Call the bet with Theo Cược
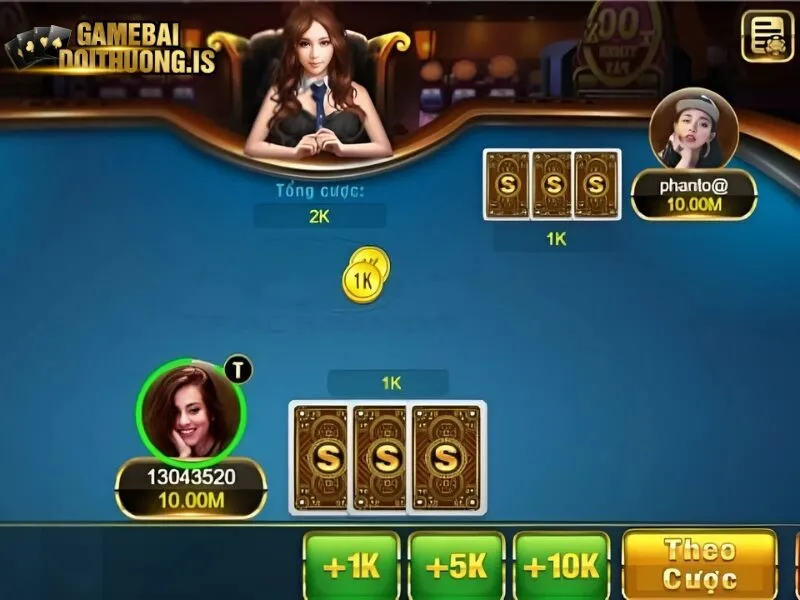This screenshot has width=800, height=600. click(699, 564)
